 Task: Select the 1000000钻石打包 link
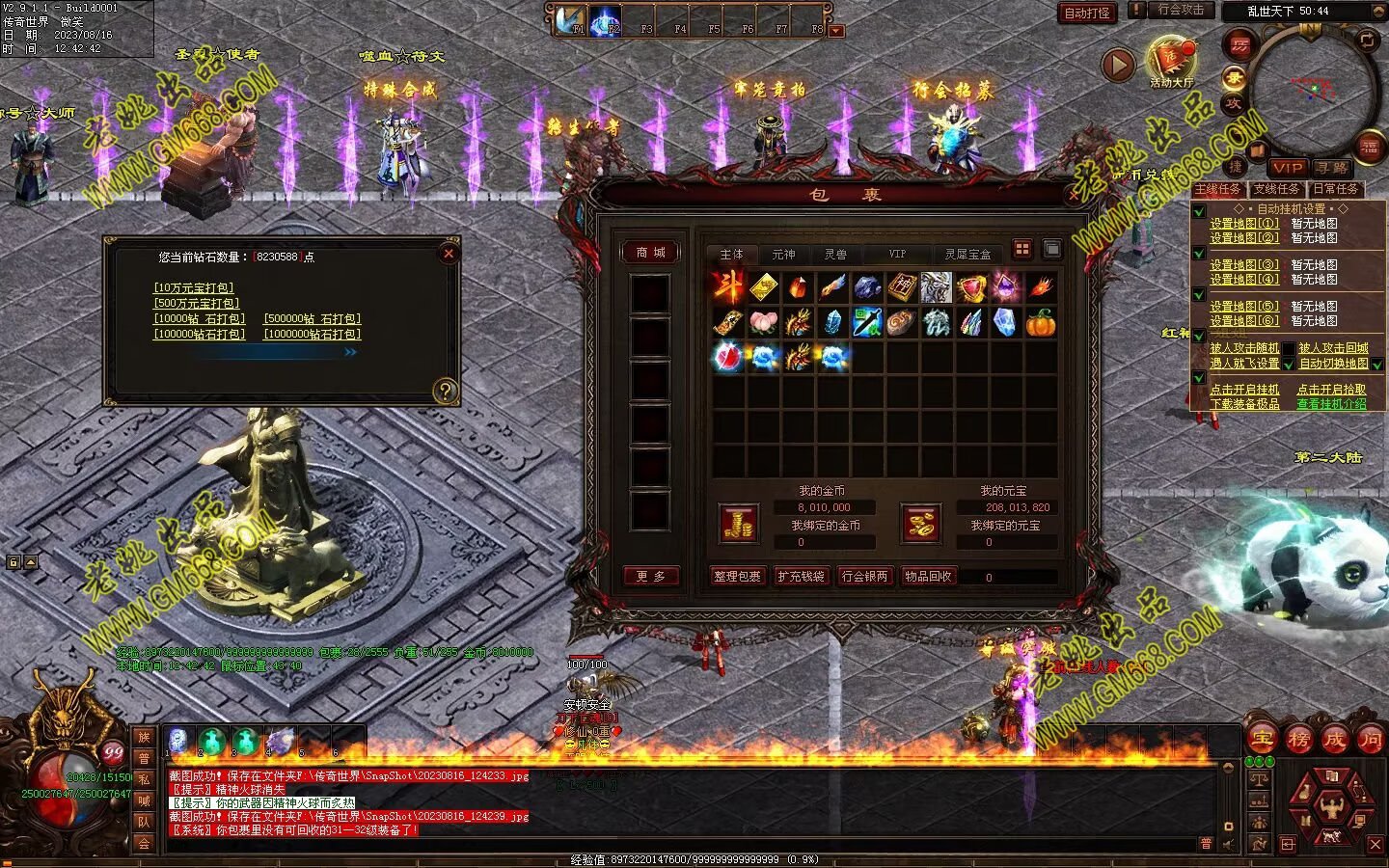click(312, 334)
